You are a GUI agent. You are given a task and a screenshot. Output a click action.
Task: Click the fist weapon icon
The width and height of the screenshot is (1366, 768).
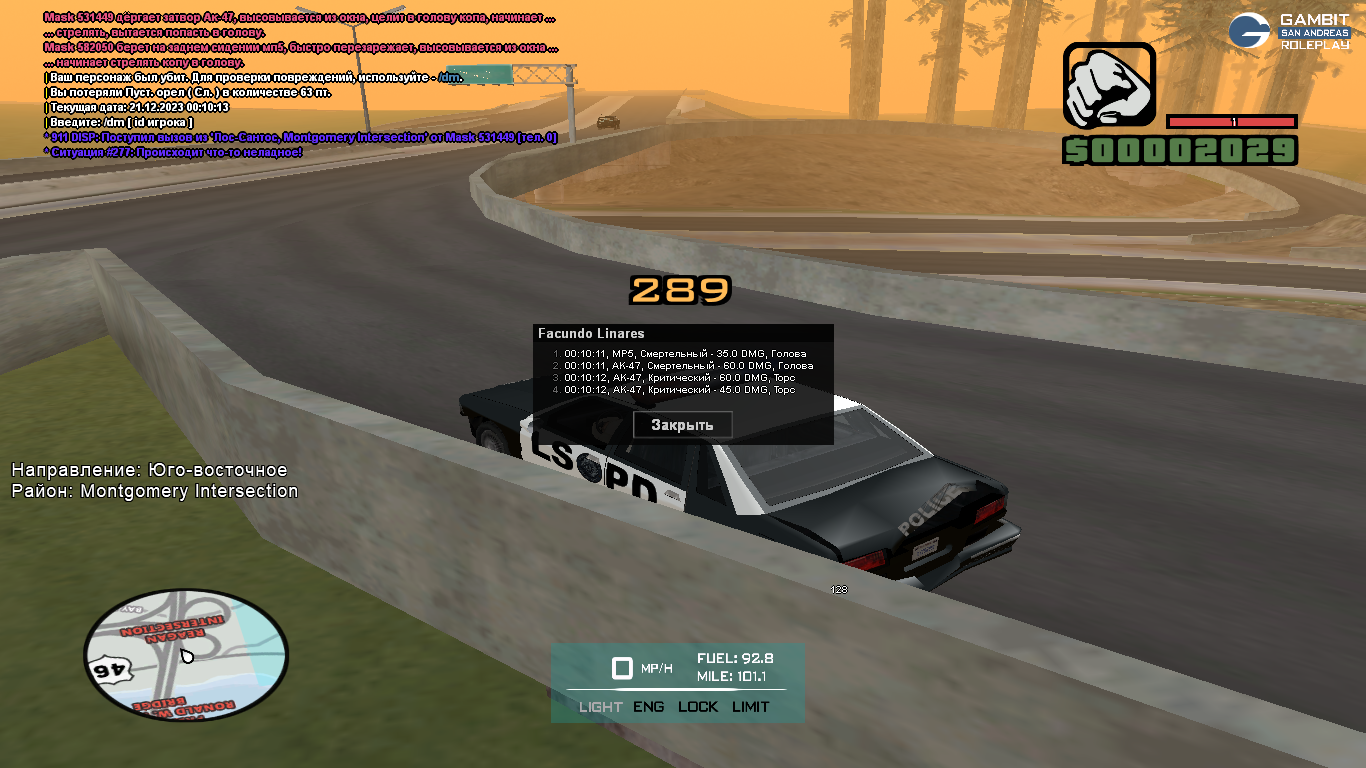point(1108,87)
